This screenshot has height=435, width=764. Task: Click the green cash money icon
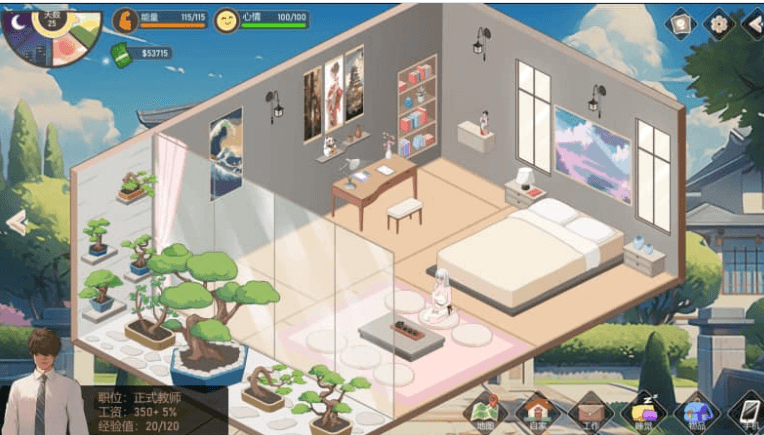pos(124,54)
